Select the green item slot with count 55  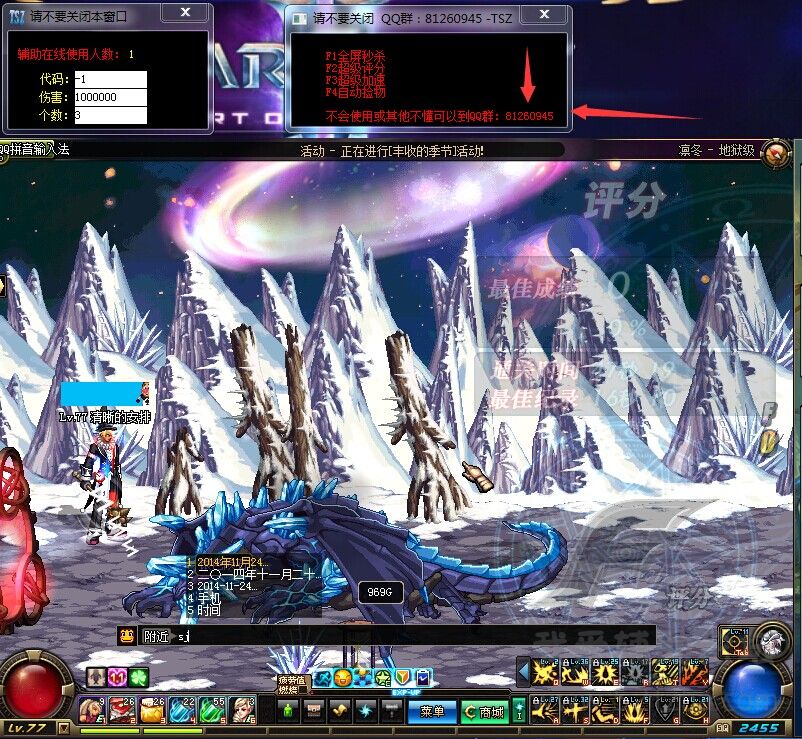click(x=212, y=709)
